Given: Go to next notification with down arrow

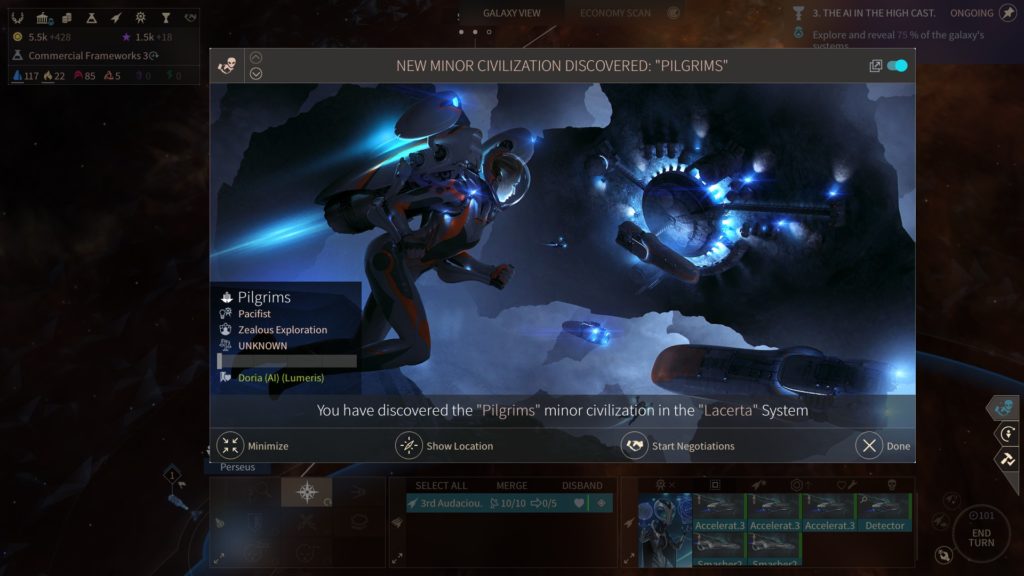Looking at the screenshot, I should [x=256, y=73].
